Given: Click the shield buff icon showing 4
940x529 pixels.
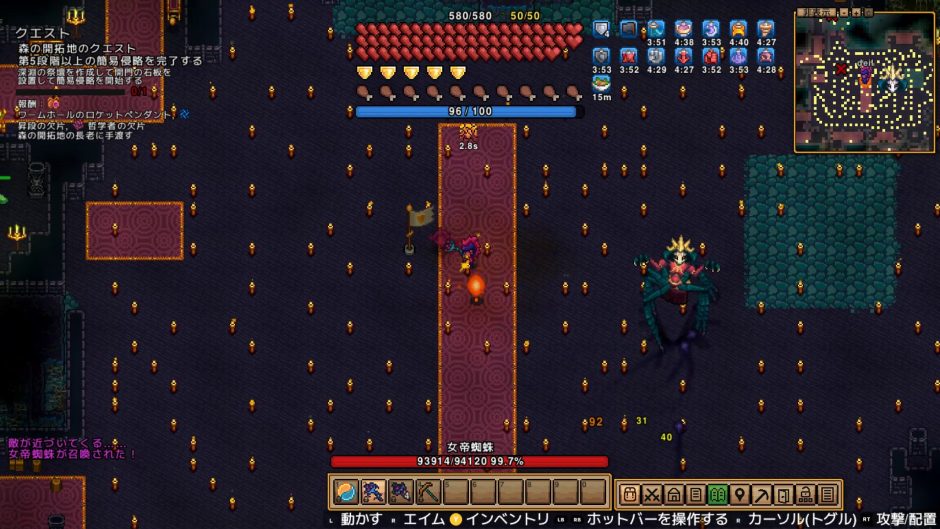Looking at the screenshot, I should 601,29.
